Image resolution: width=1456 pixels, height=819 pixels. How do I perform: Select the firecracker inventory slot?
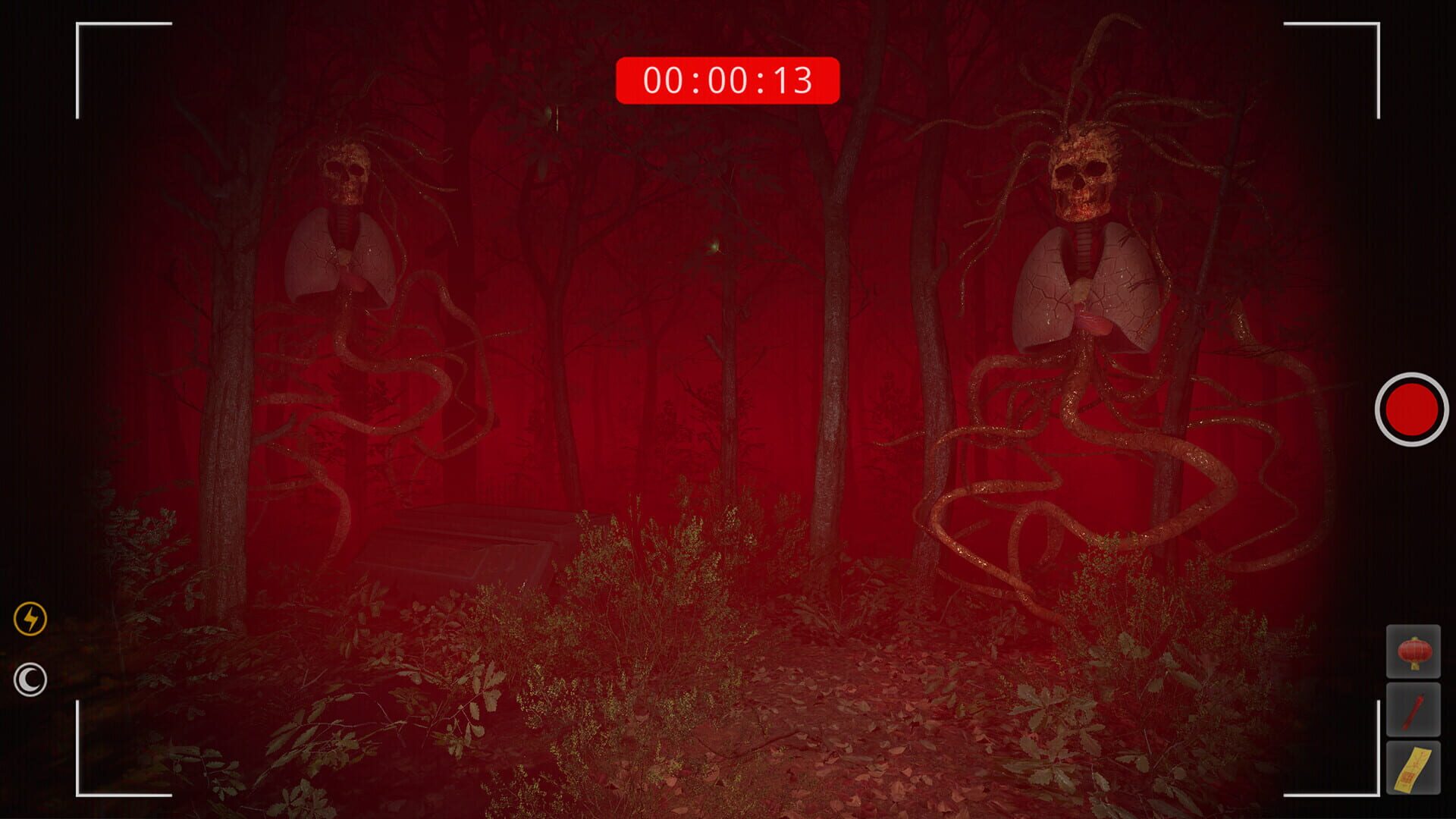1414,710
